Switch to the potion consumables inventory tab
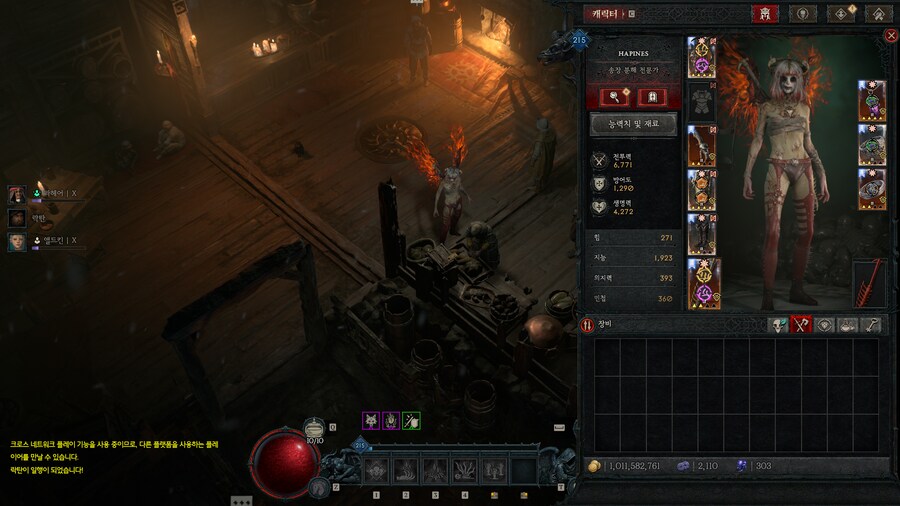The width and height of the screenshot is (900, 506). click(848, 325)
